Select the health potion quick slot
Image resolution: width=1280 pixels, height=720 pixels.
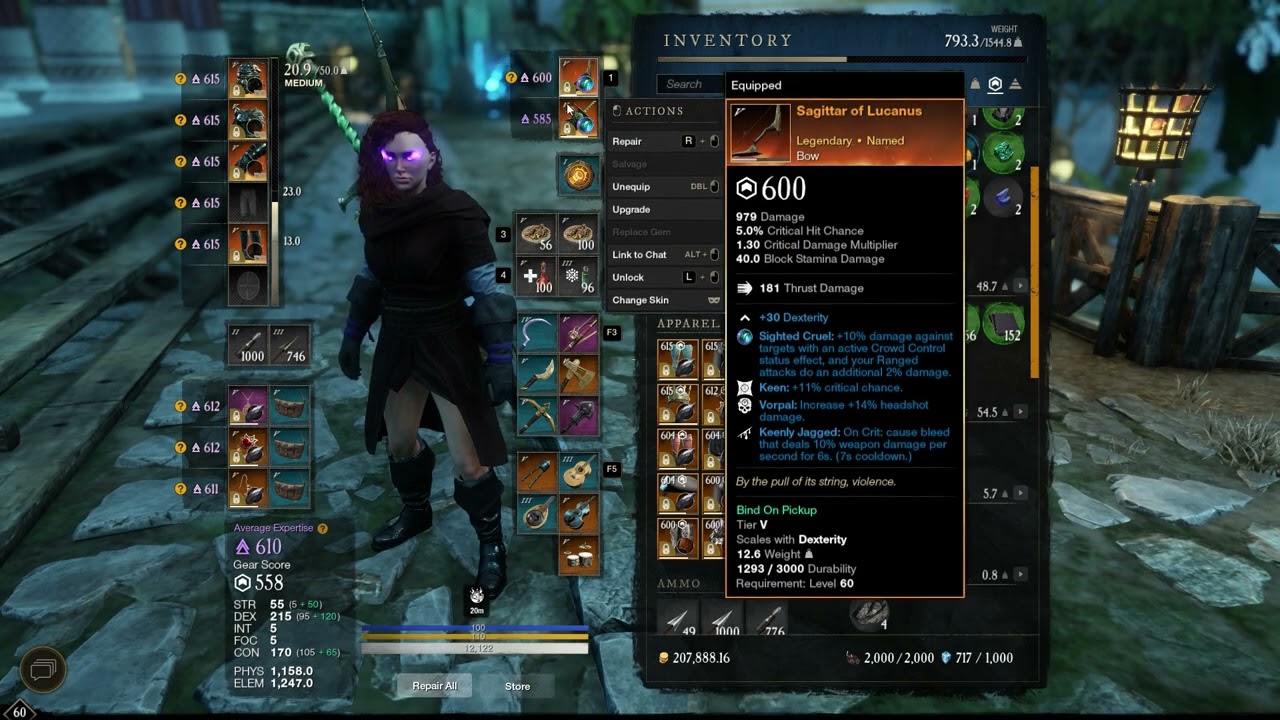coord(538,275)
